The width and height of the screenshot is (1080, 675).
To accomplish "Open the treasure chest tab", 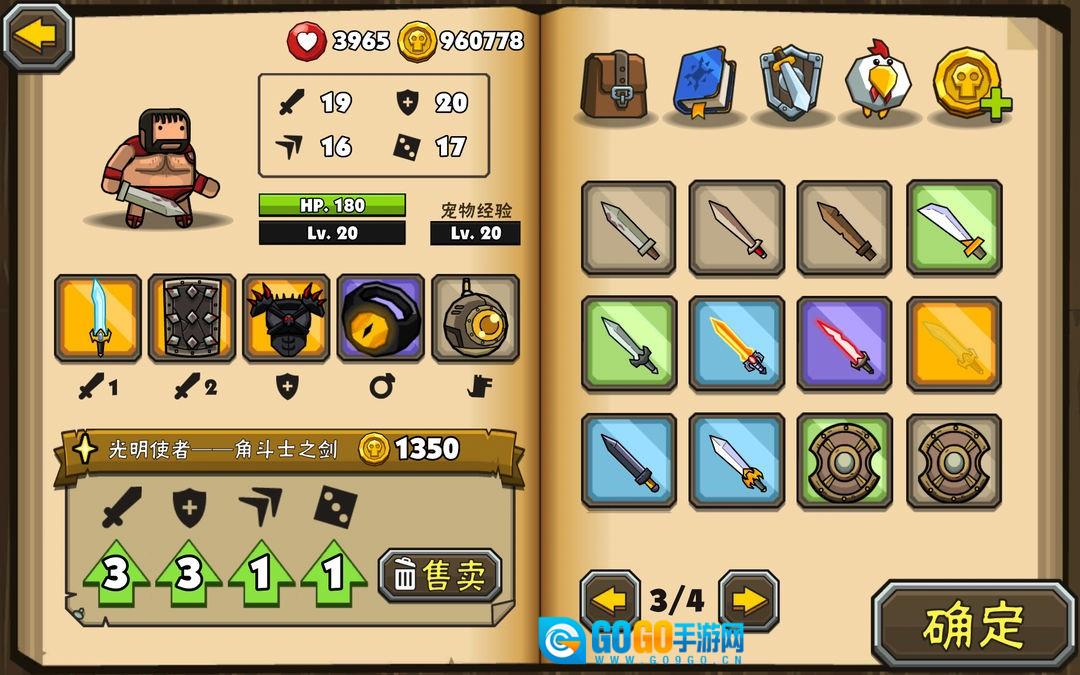I will pos(616,84).
